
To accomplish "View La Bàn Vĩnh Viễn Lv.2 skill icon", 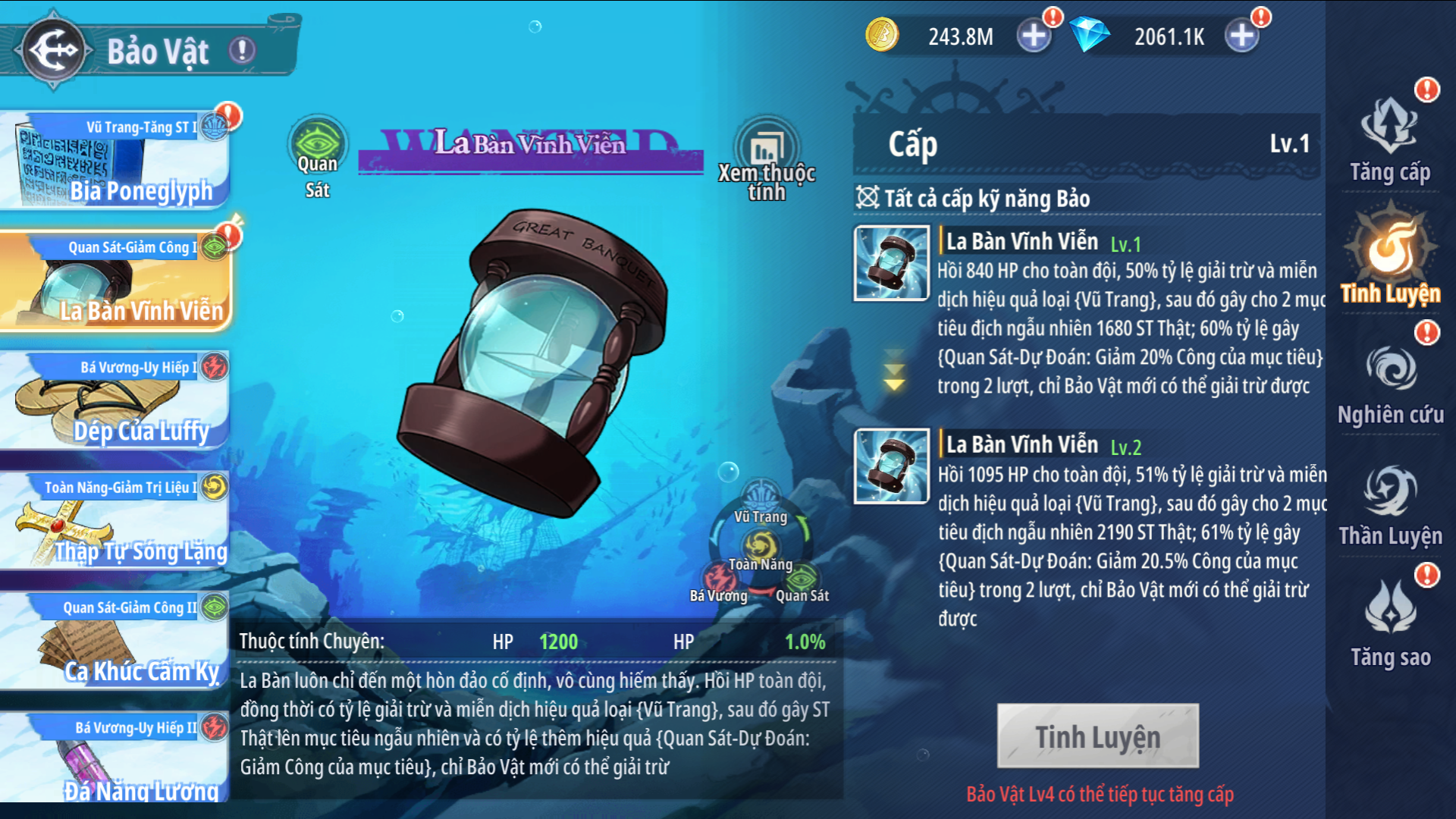I will pyautogui.click(x=892, y=466).
